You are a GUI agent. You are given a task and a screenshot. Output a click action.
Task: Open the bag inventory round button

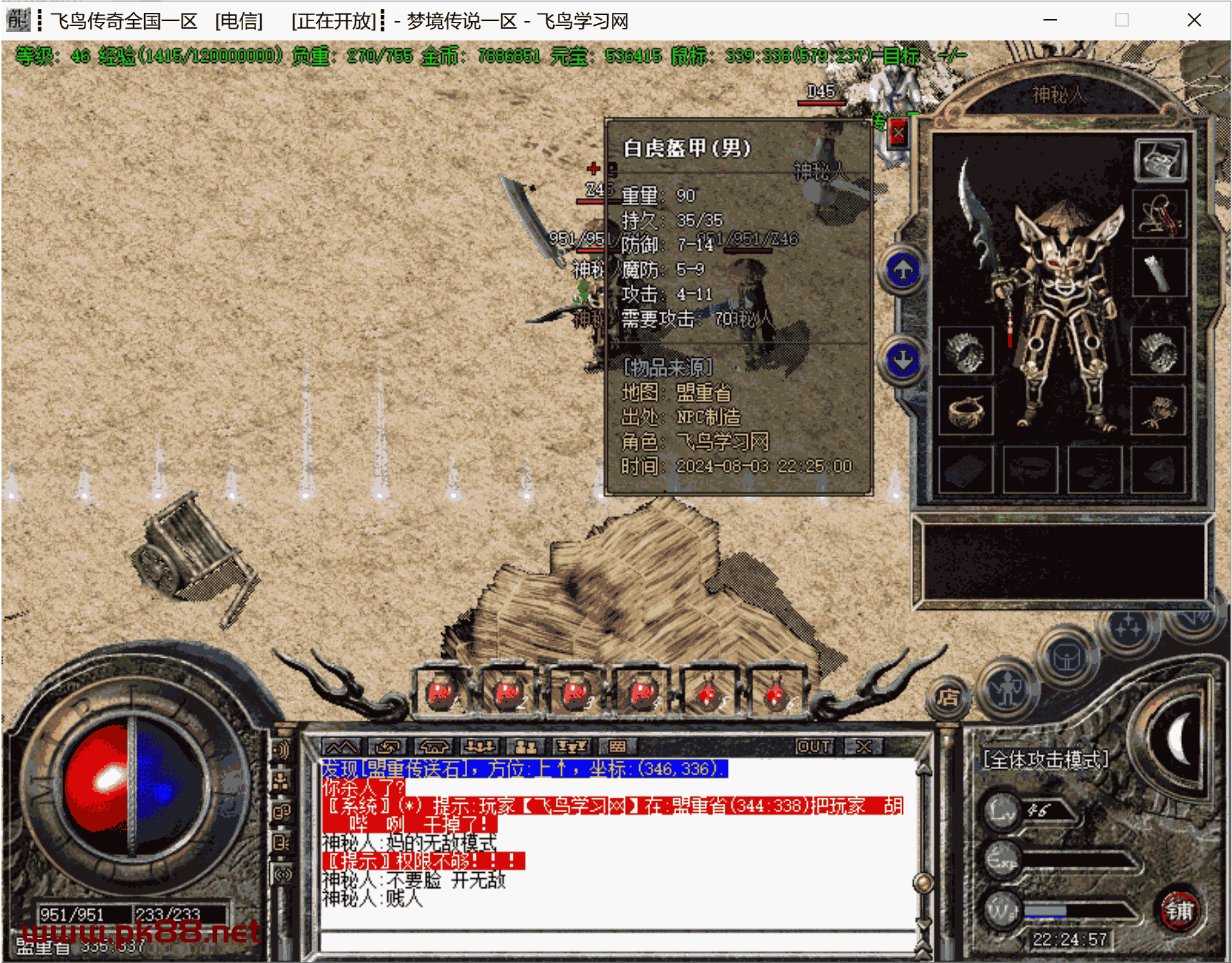point(1066,658)
